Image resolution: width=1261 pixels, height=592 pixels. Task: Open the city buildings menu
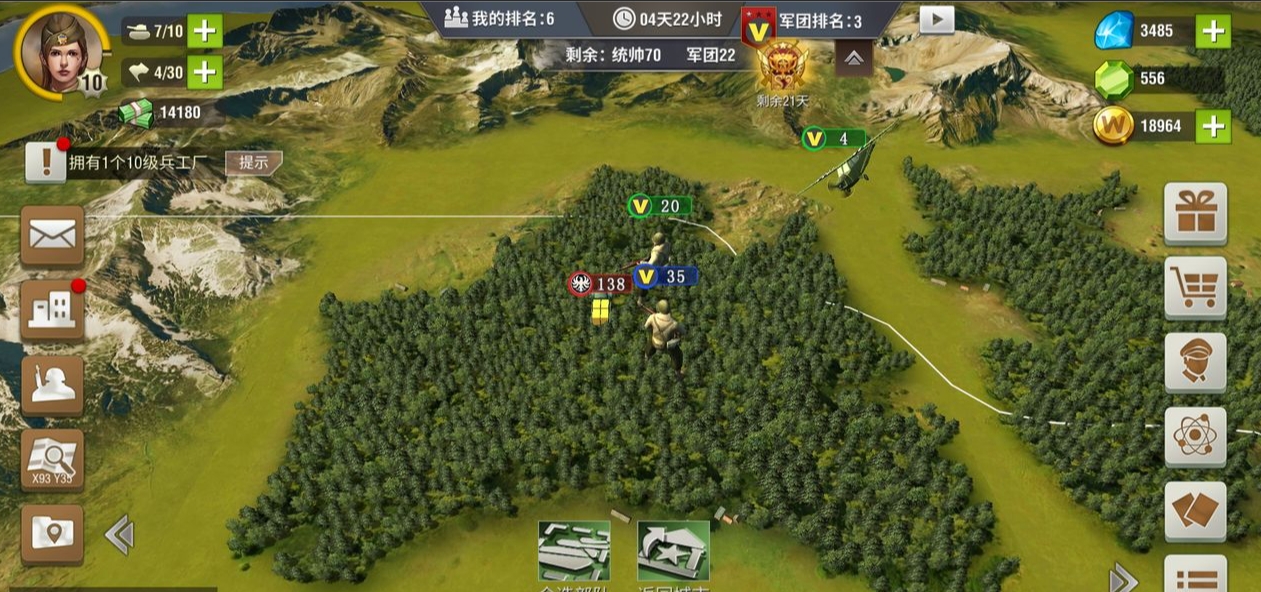click(52, 311)
